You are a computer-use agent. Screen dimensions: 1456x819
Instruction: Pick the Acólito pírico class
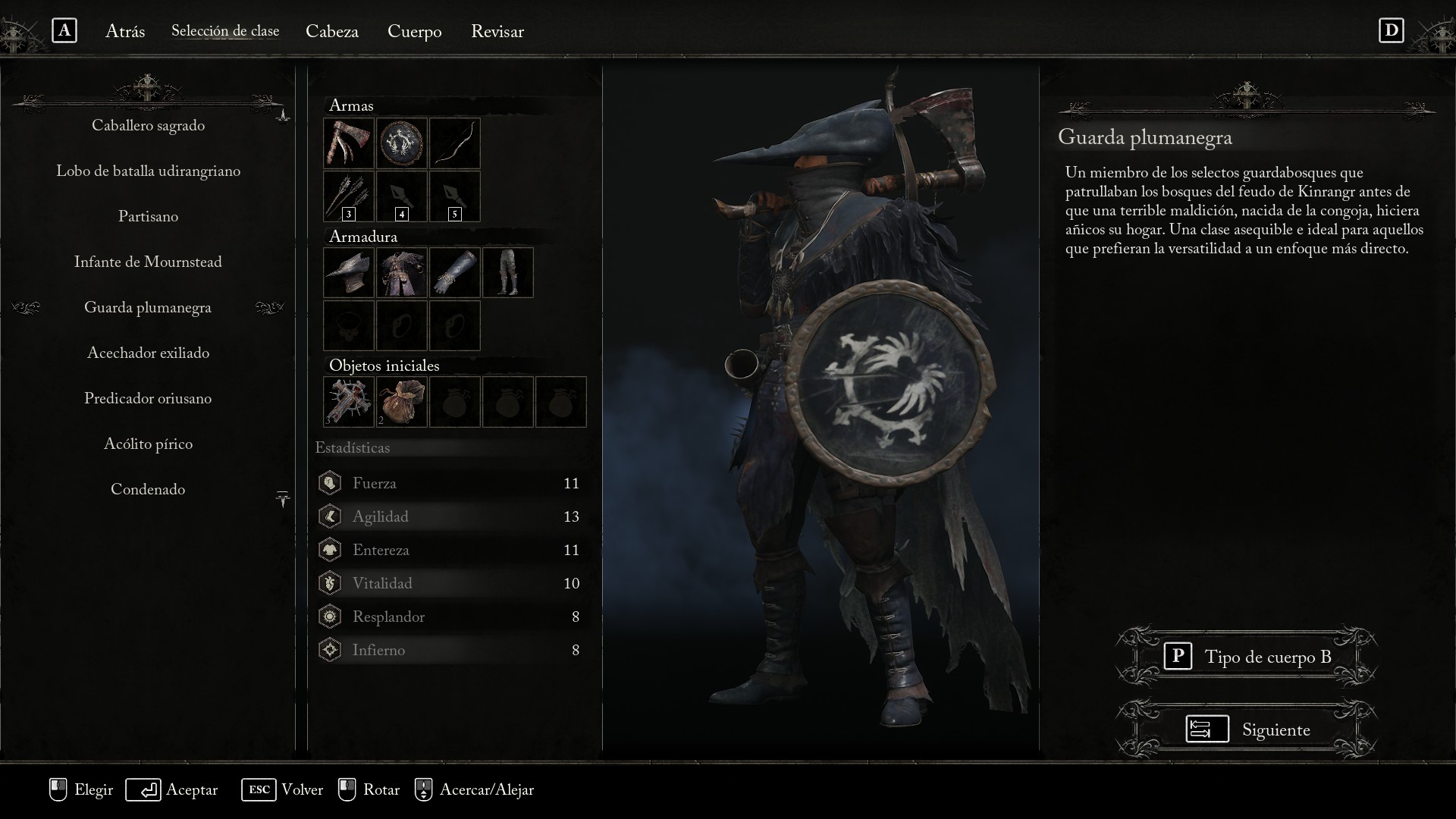(x=148, y=444)
